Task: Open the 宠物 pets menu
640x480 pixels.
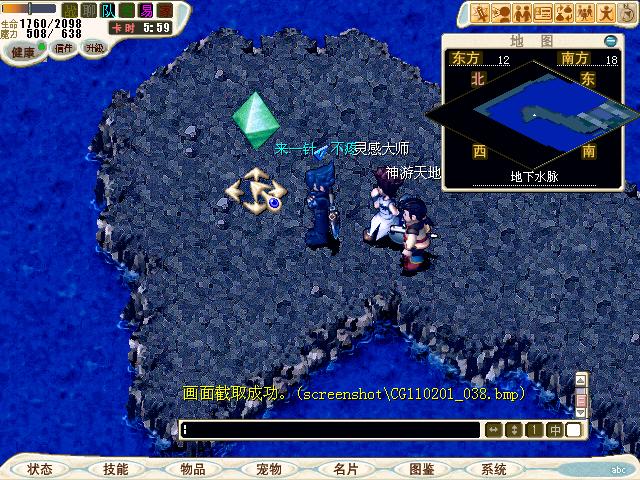Action: 268,469
